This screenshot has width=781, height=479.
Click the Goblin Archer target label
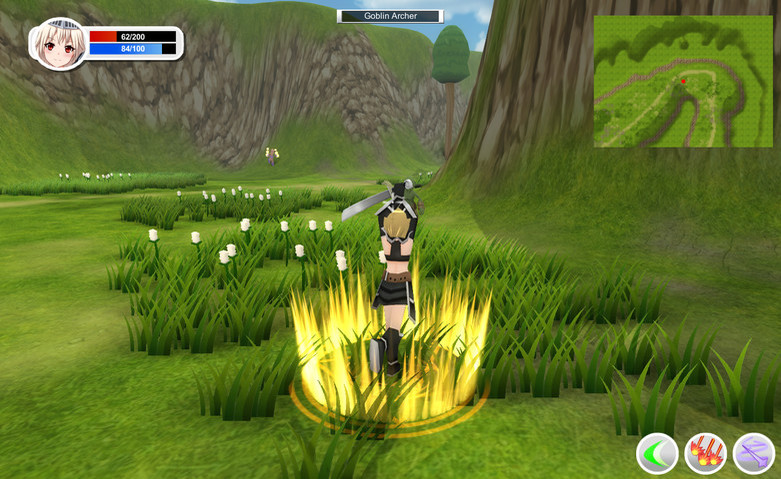pyautogui.click(x=390, y=16)
